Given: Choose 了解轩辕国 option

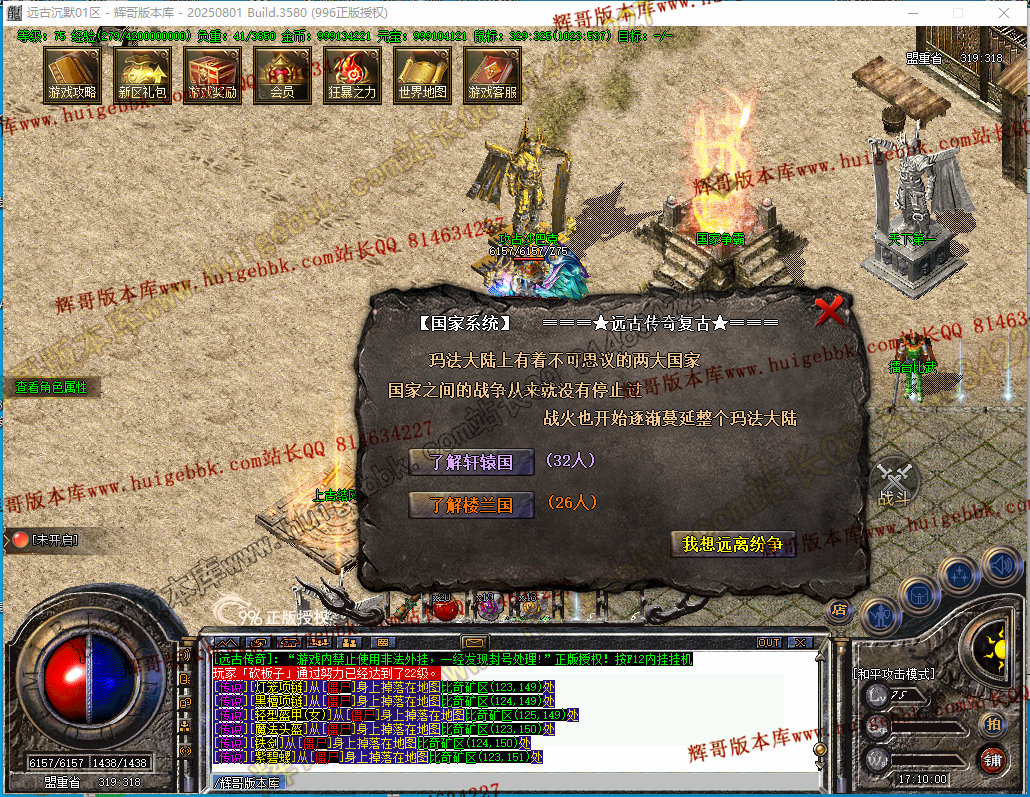Looking at the screenshot, I should (x=471, y=462).
